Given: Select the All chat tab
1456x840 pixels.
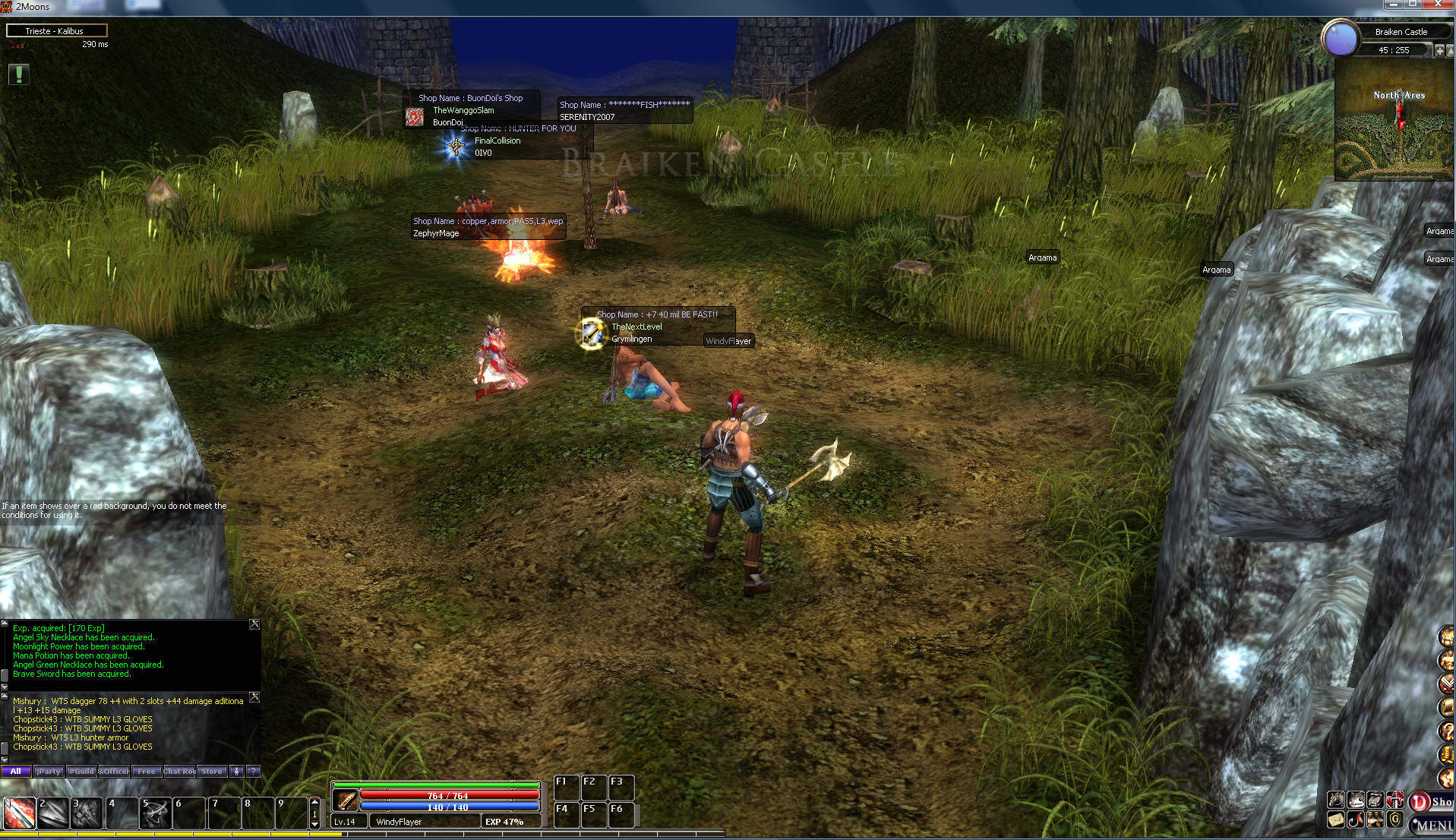Looking at the screenshot, I should (x=16, y=771).
